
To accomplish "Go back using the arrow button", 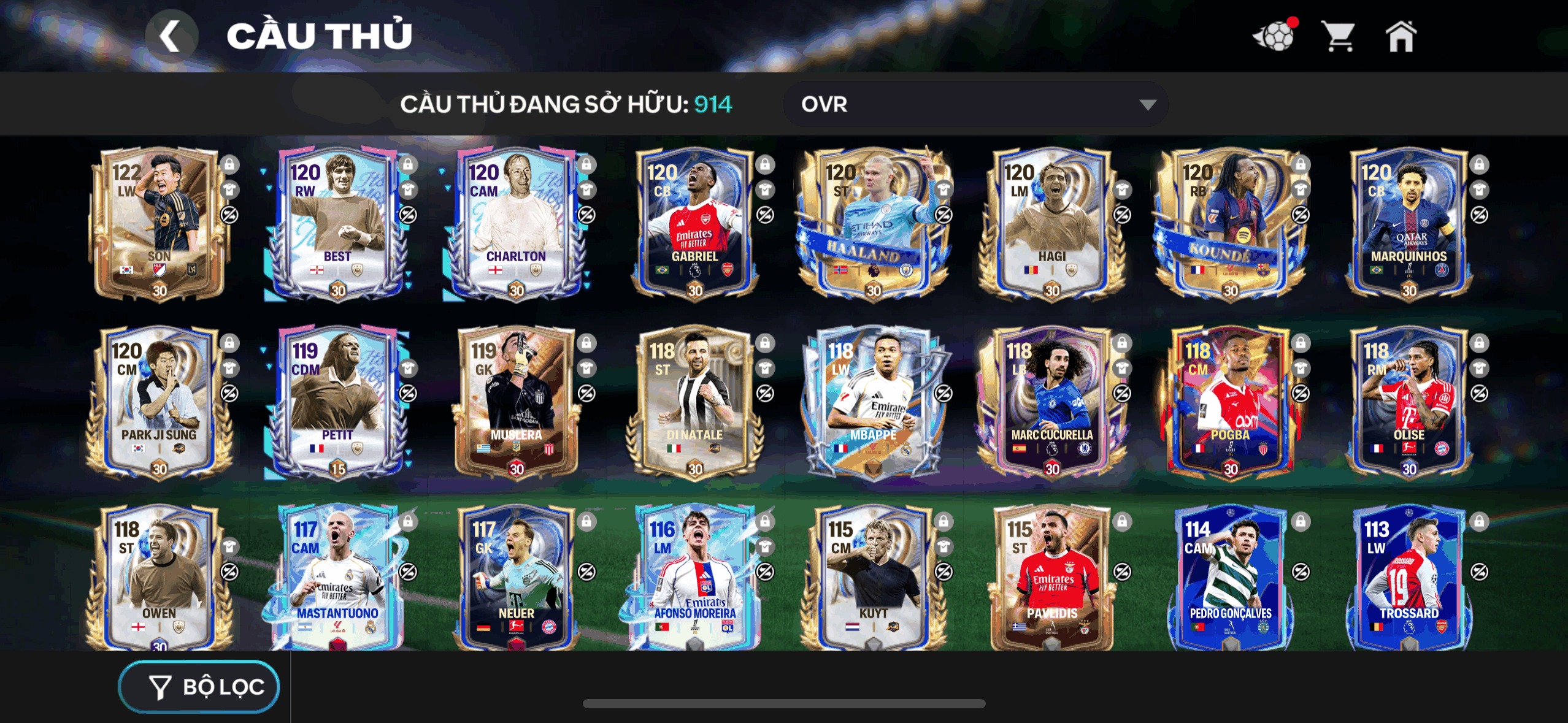I will coord(171,36).
